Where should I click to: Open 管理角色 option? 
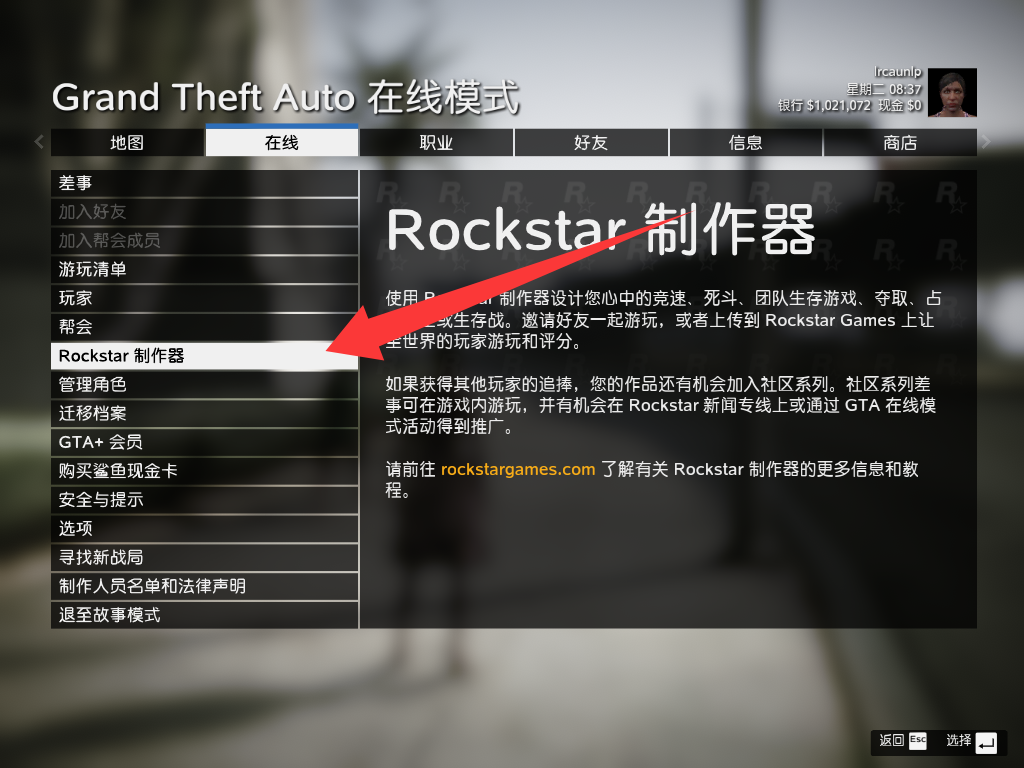click(x=204, y=384)
